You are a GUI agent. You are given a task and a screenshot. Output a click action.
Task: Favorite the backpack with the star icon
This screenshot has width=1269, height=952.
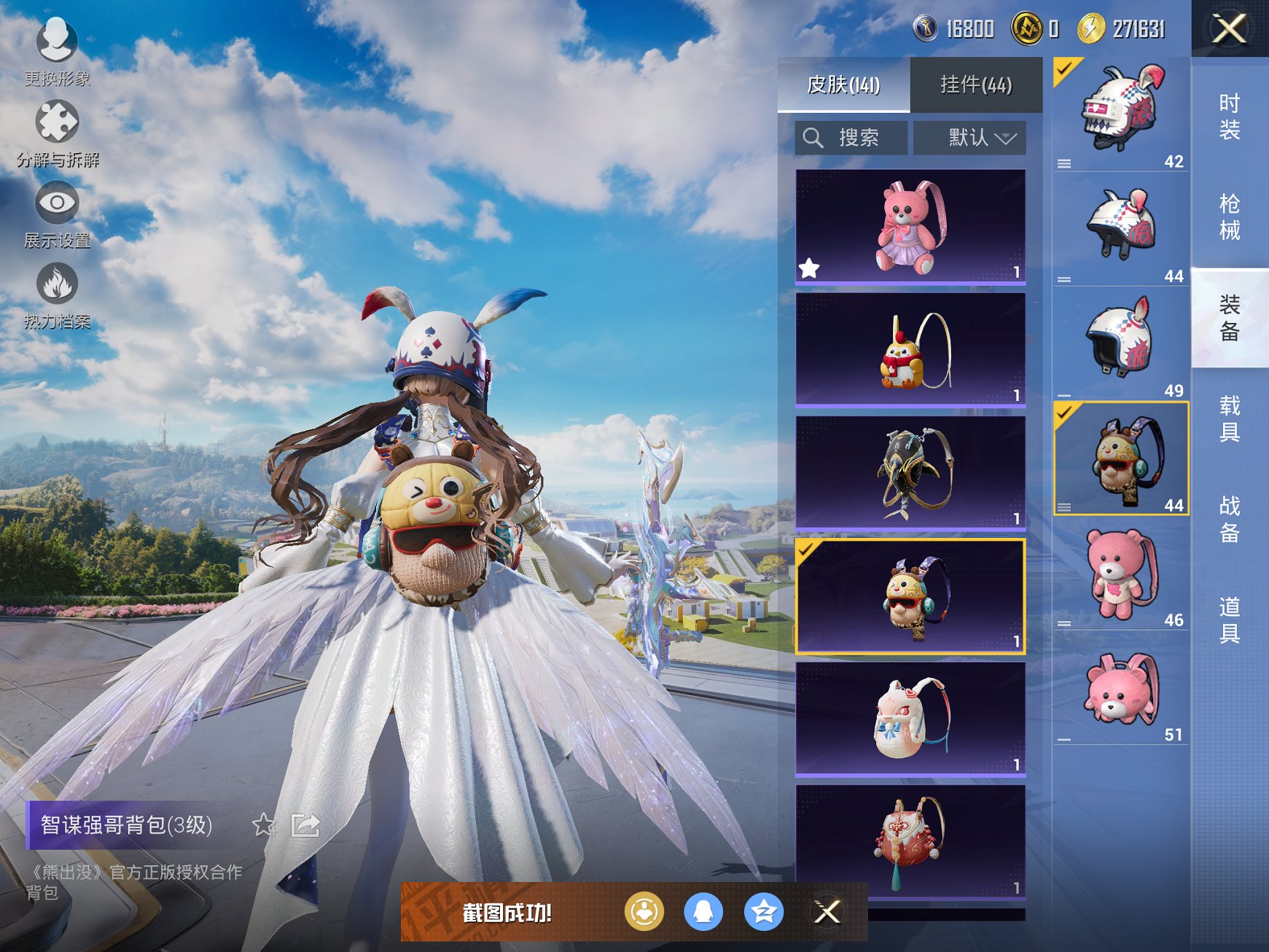tap(263, 825)
